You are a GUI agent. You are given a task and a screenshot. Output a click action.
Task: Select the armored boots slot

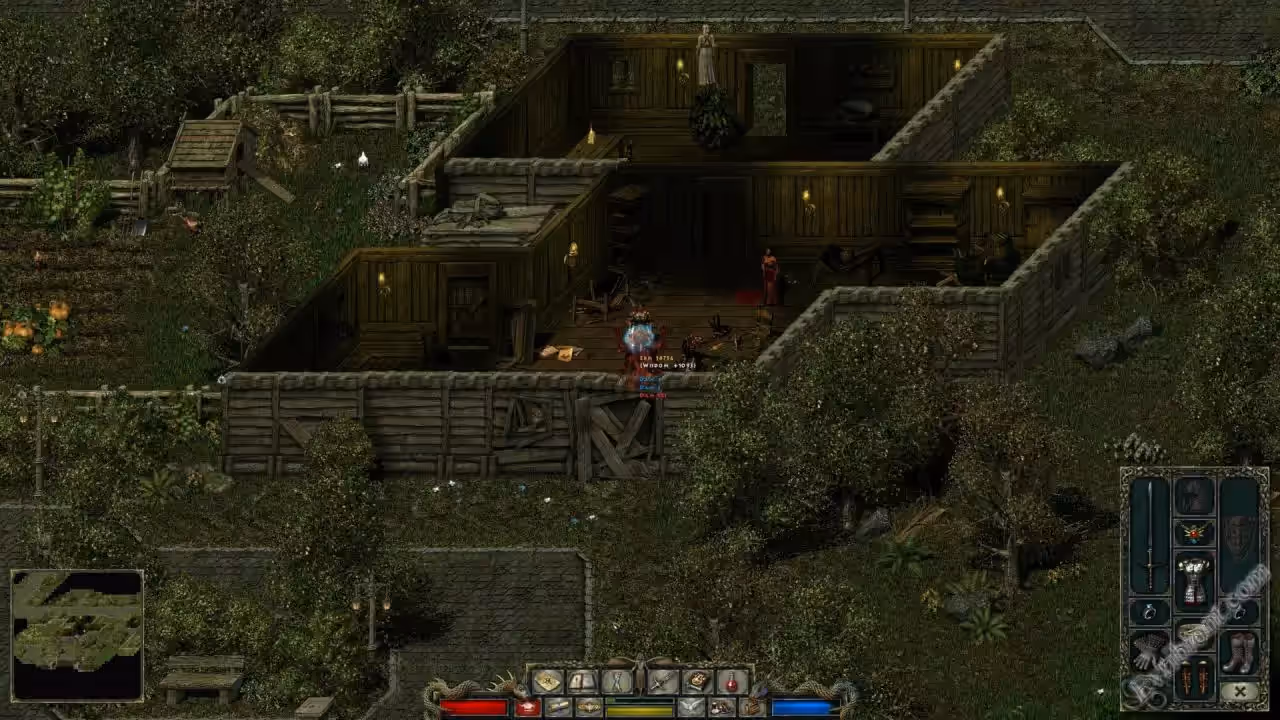(x=1239, y=651)
